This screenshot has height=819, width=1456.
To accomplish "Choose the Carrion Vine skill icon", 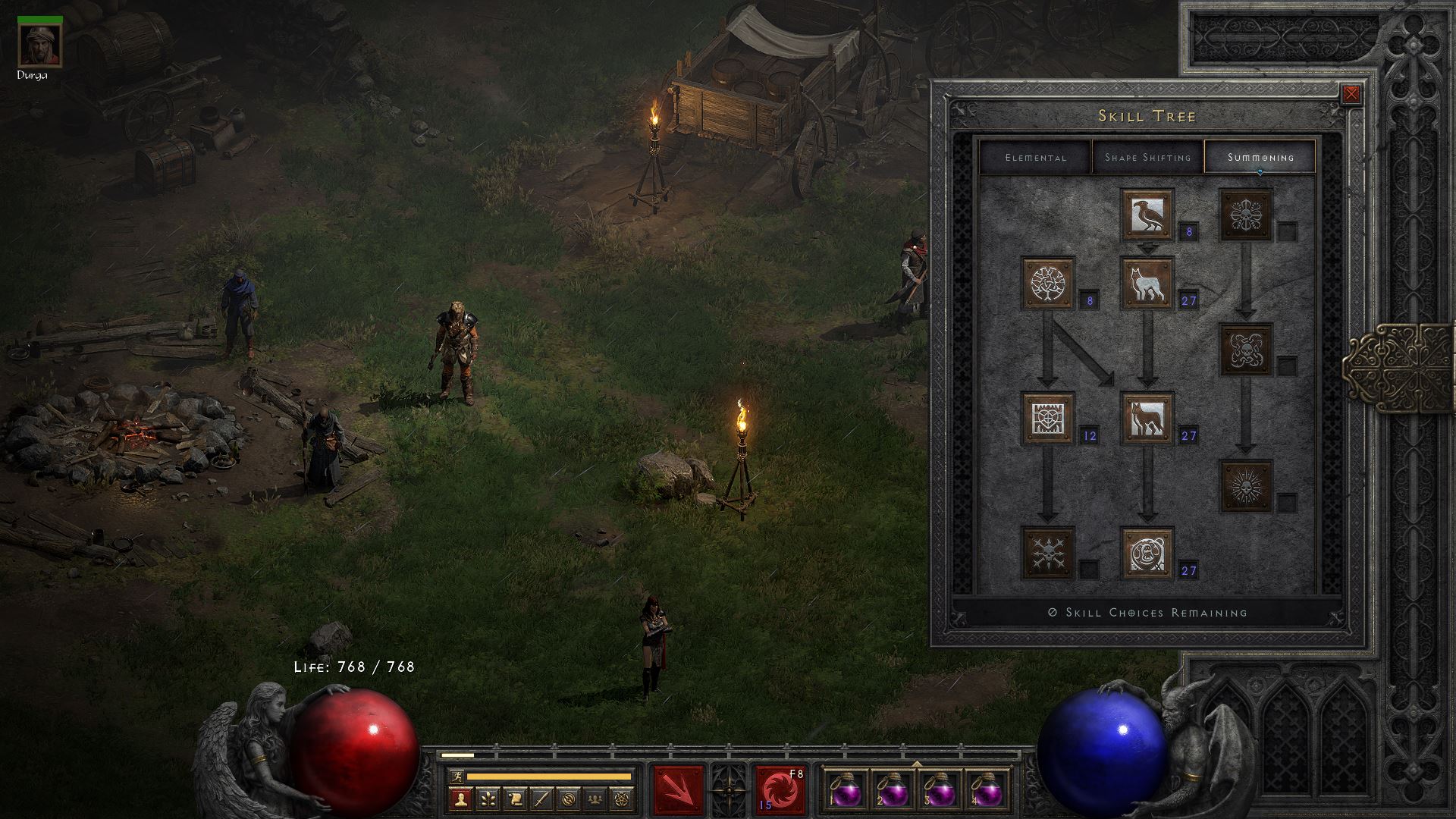I will [1246, 350].
